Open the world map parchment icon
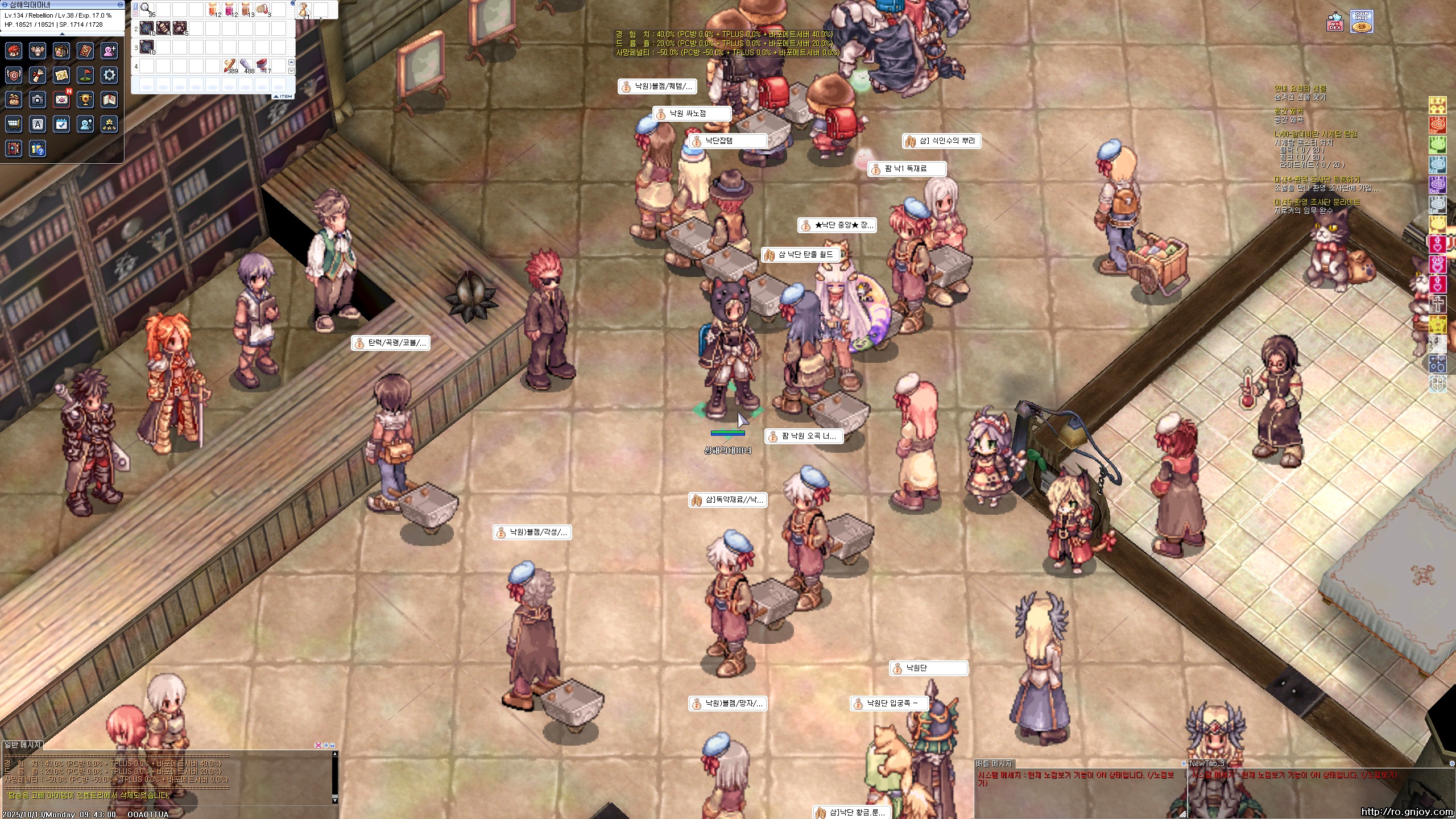This screenshot has height=819, width=1456. (x=61, y=75)
